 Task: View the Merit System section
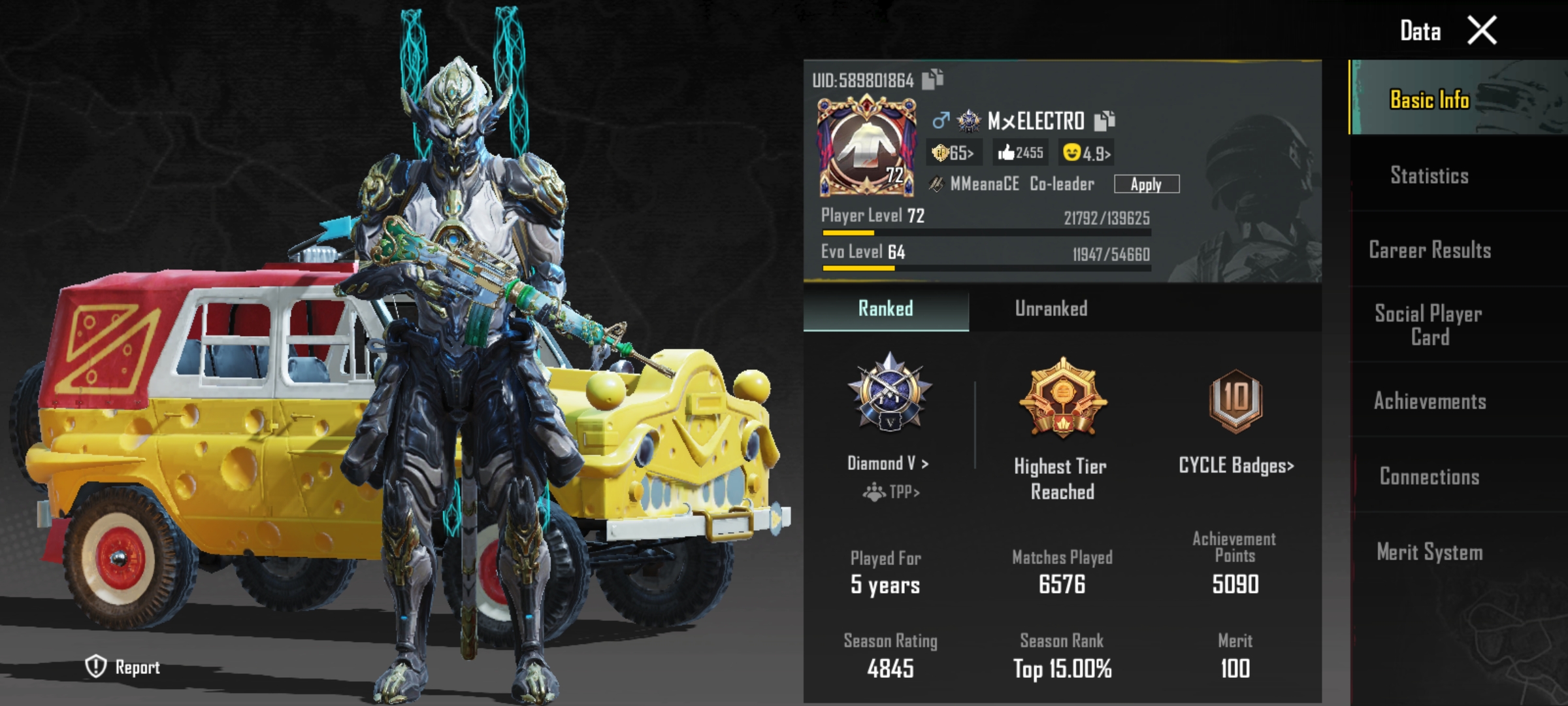coord(1429,552)
